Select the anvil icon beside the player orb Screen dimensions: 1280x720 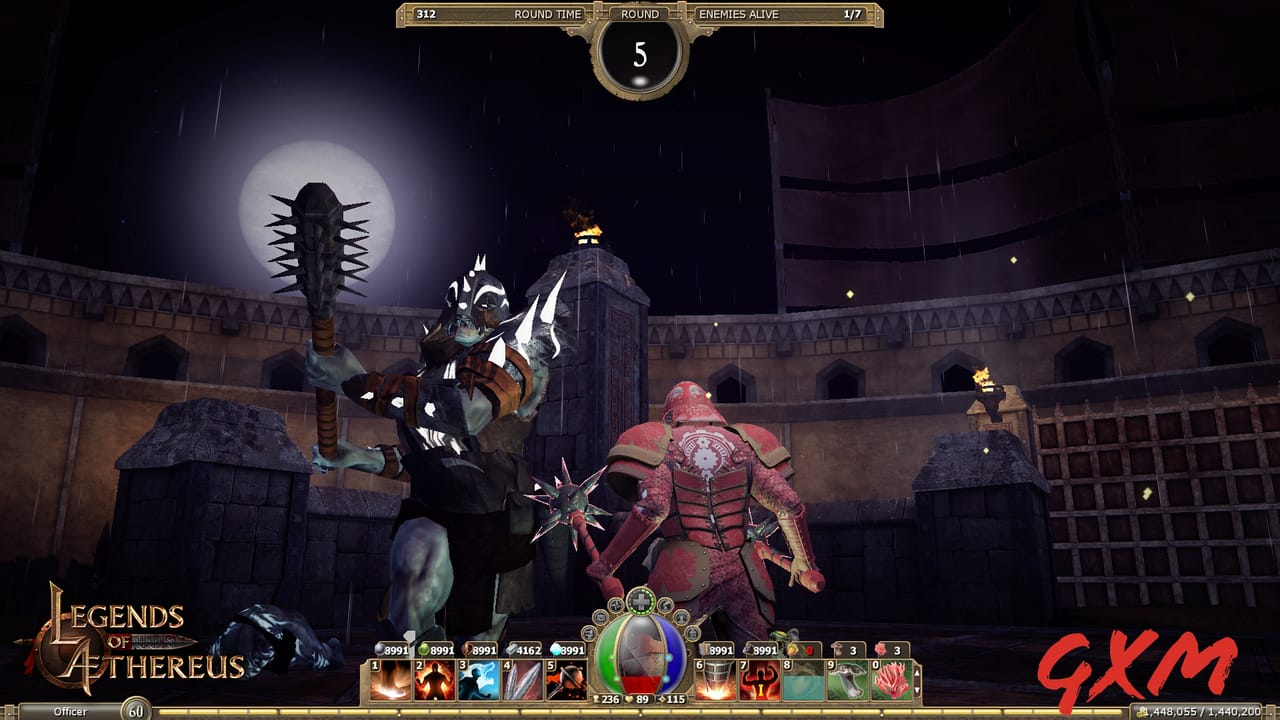(681, 617)
